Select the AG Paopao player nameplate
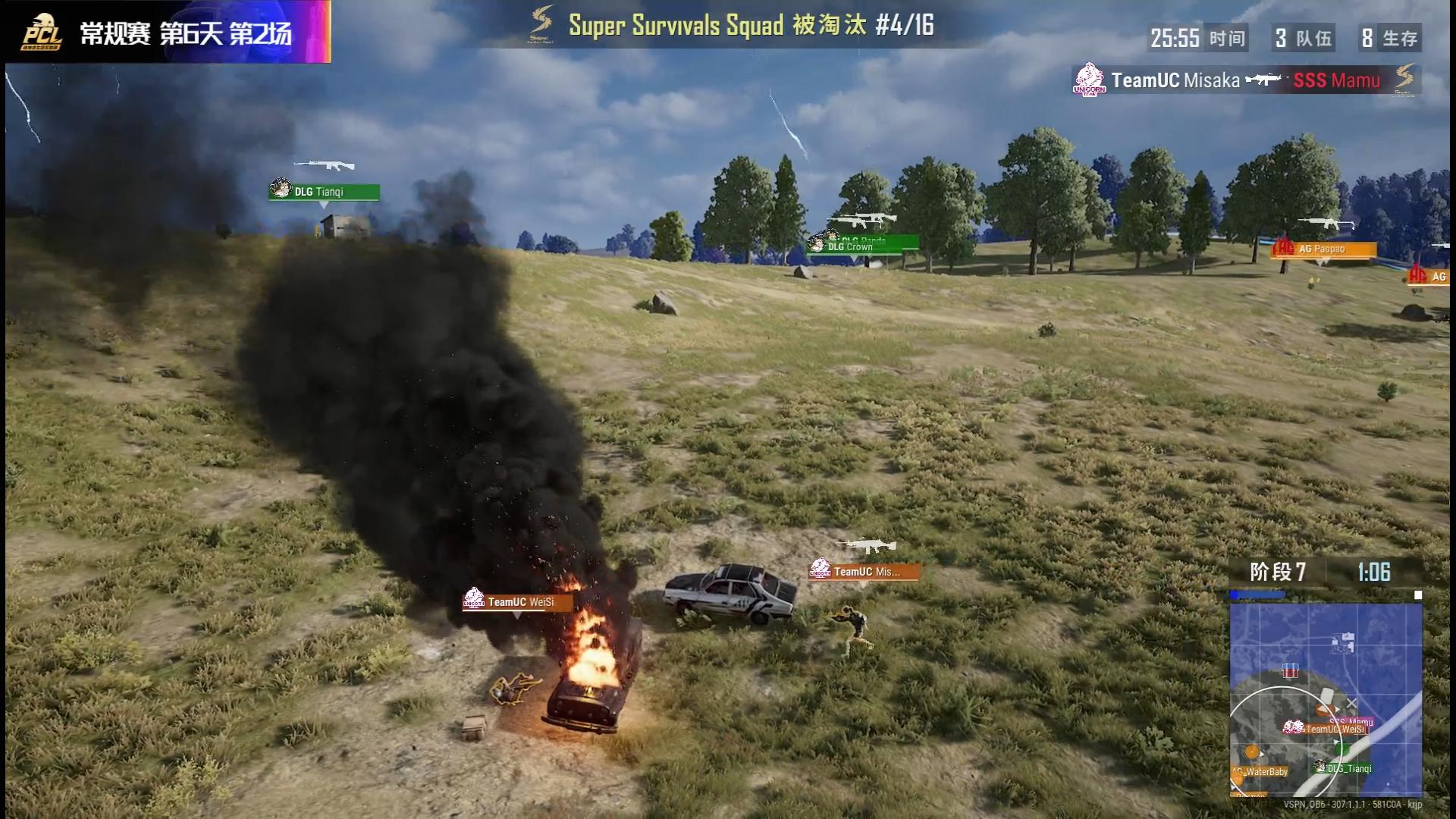Viewport: 1456px width, 819px height. tap(1323, 249)
